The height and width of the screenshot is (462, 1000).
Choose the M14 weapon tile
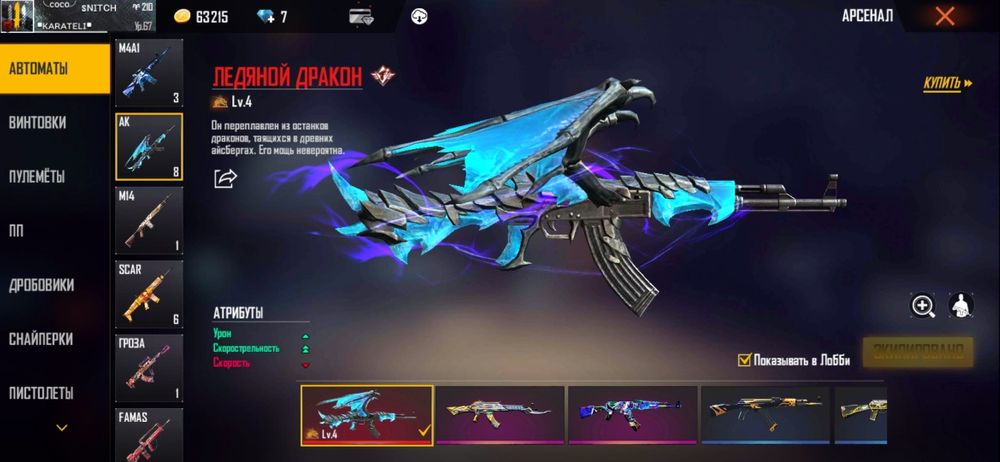point(149,220)
